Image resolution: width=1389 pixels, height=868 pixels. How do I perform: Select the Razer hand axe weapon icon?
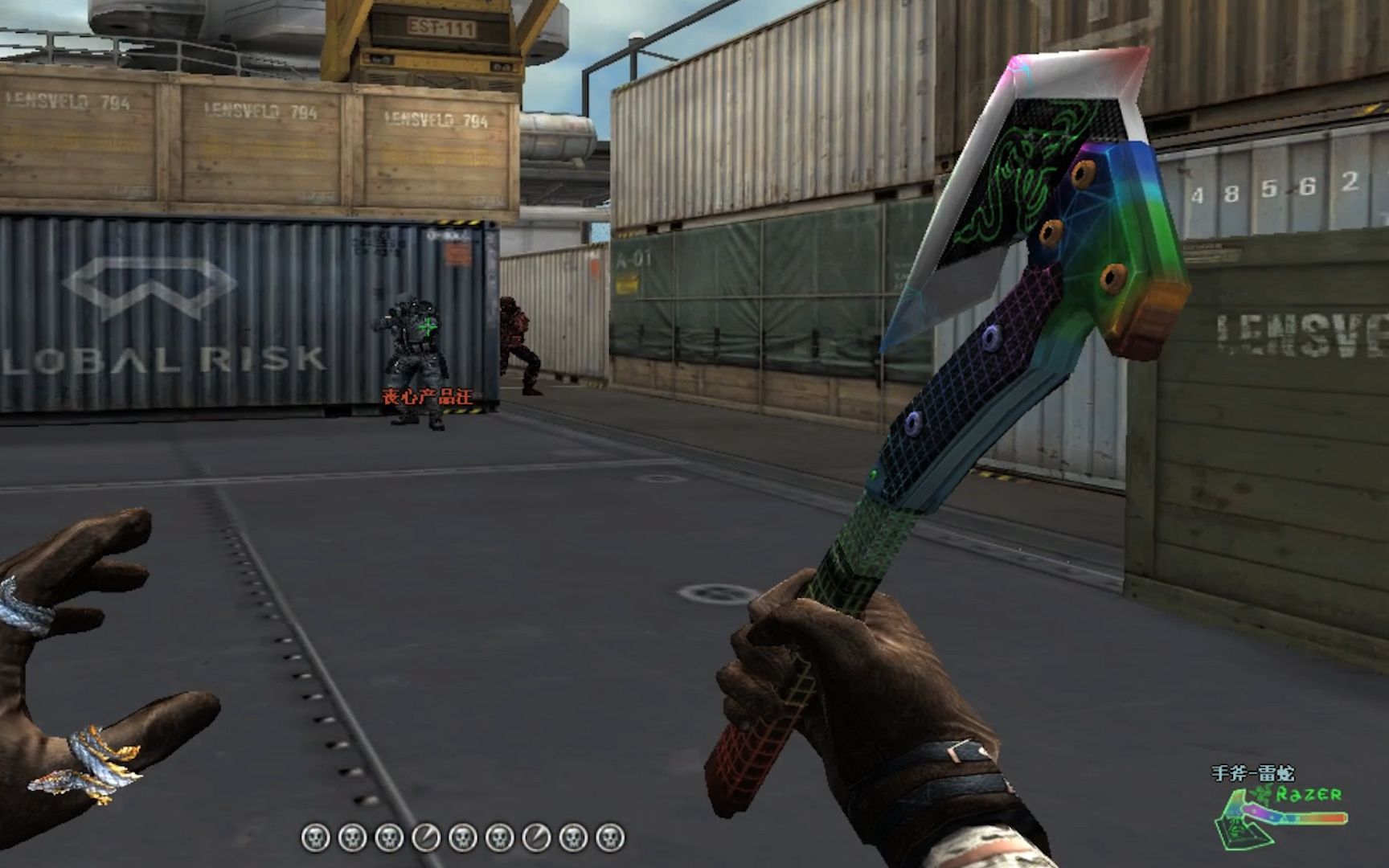point(1280,815)
